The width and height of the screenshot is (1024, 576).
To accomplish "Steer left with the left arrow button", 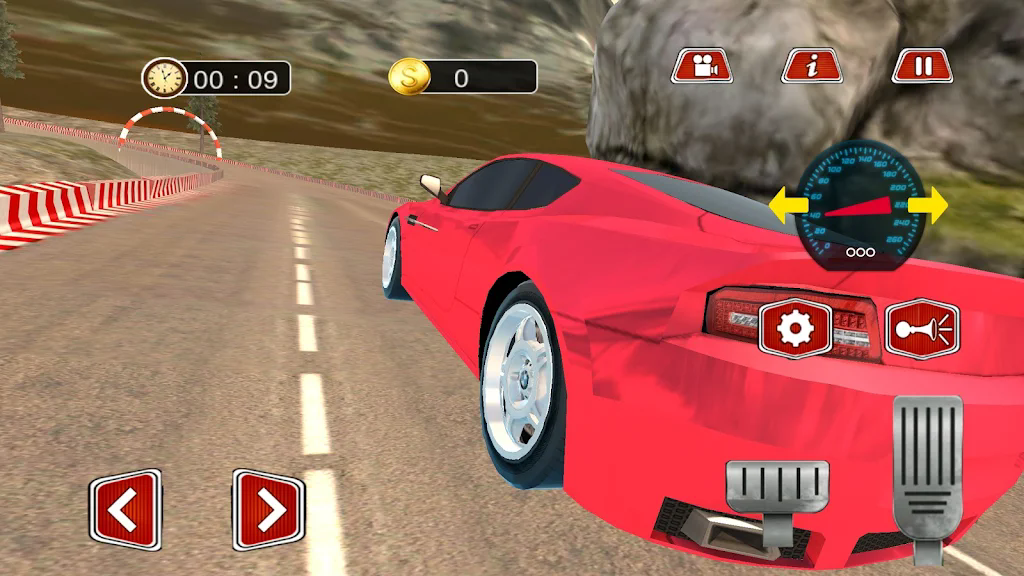I will tap(125, 509).
